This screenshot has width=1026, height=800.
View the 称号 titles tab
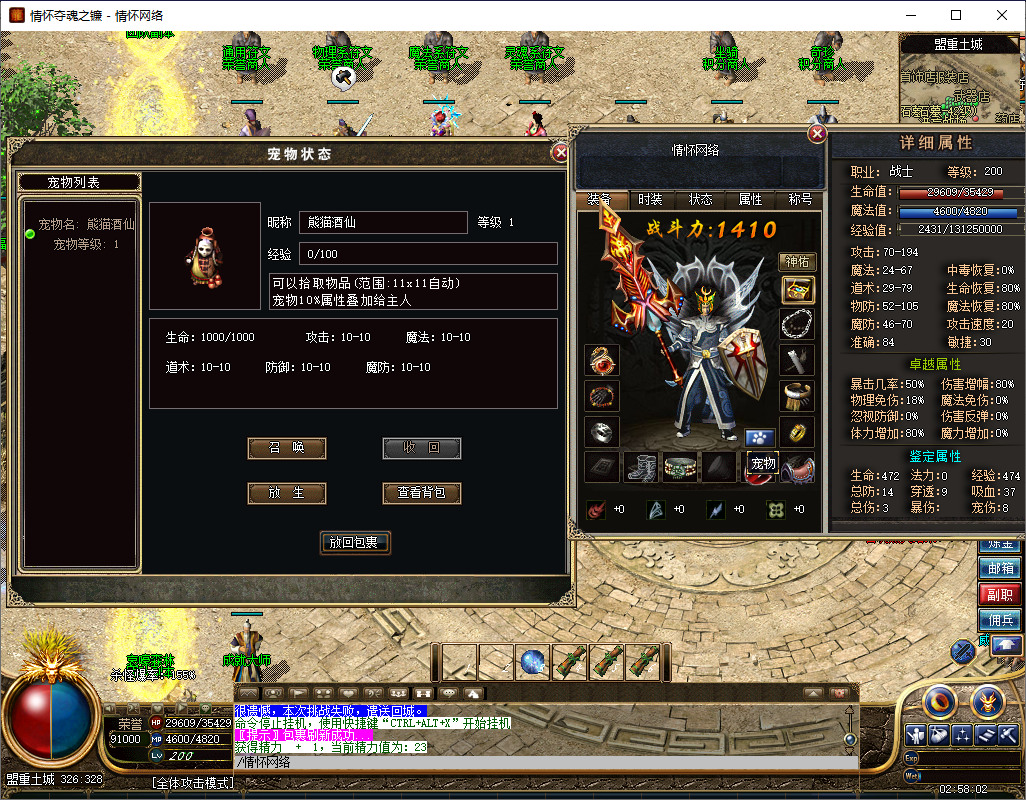(800, 200)
